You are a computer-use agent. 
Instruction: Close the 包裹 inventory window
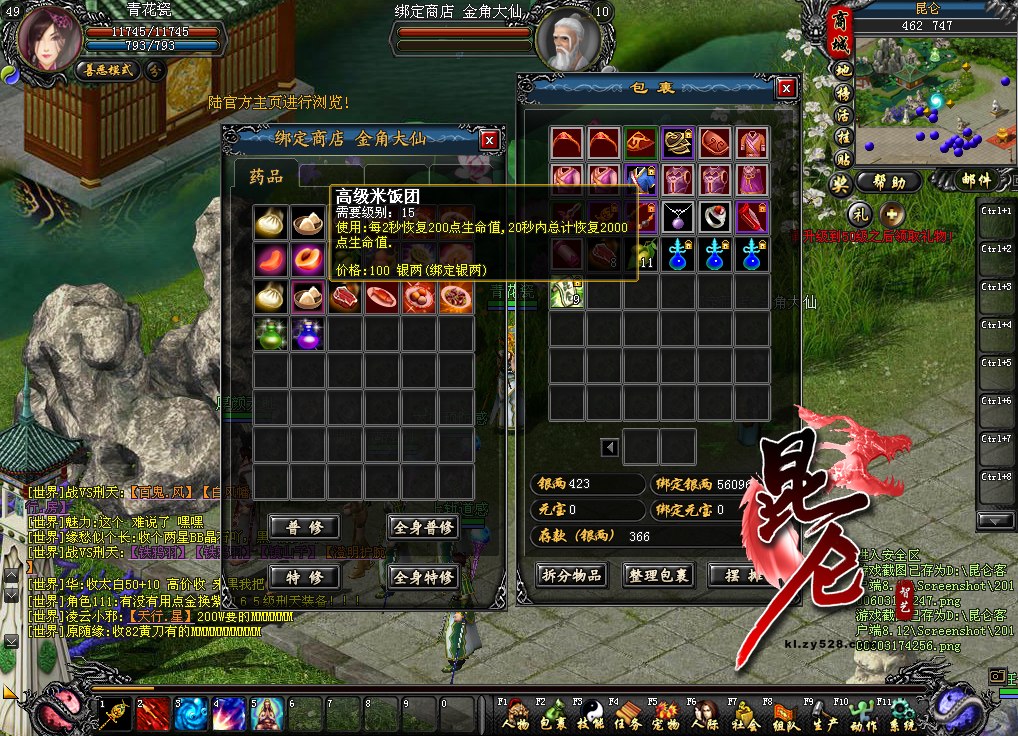786,88
